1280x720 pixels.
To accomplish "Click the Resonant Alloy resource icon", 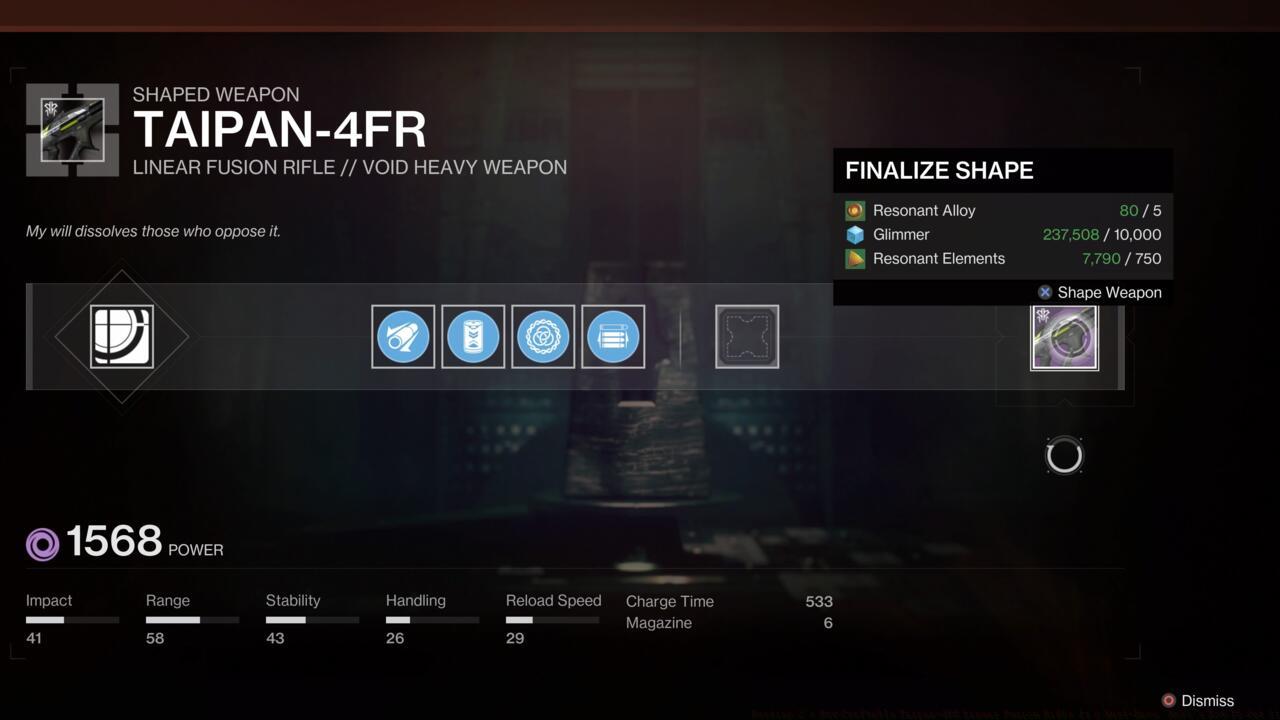I will 855,210.
